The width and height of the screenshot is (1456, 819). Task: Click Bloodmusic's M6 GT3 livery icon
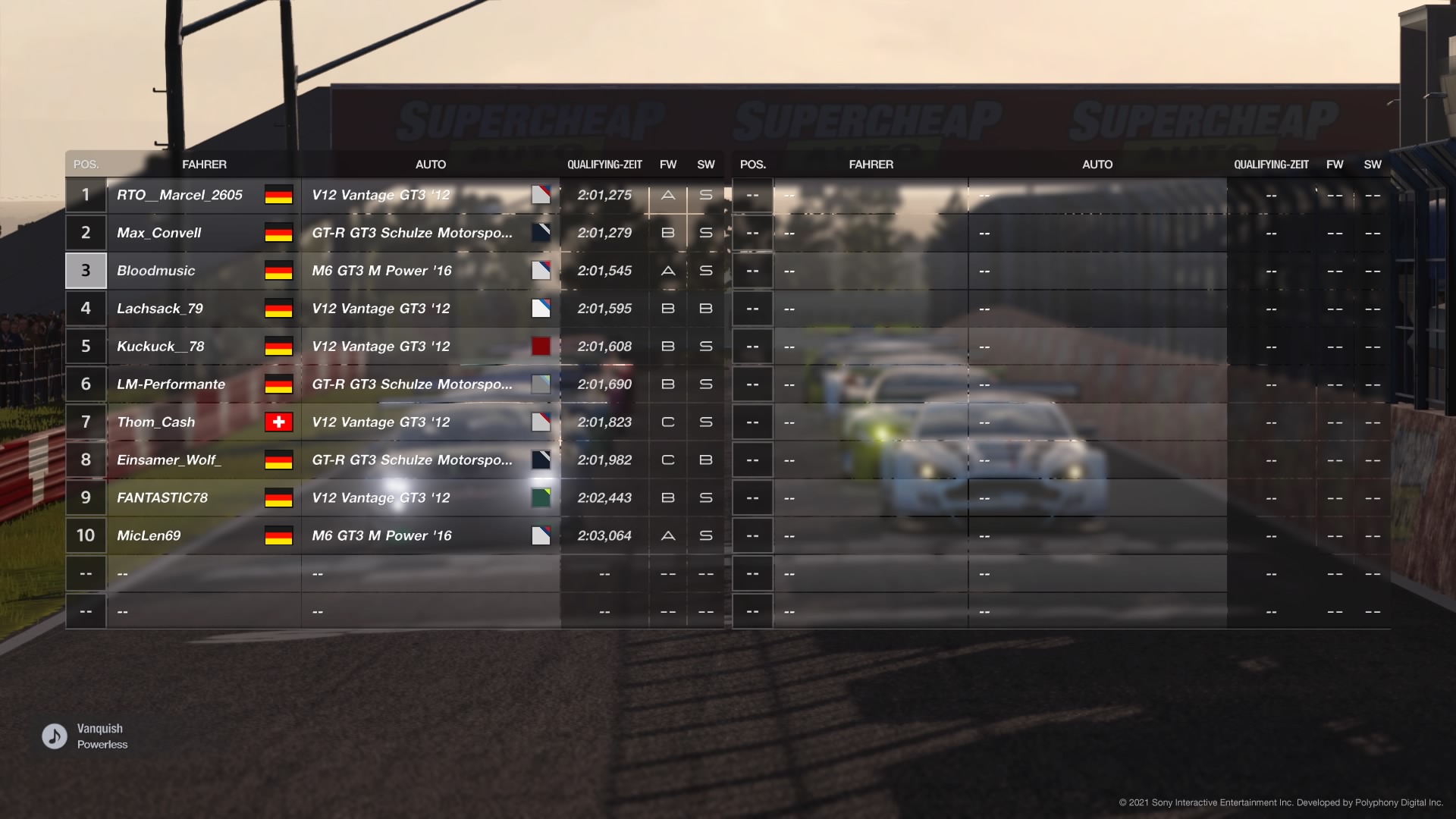(541, 271)
